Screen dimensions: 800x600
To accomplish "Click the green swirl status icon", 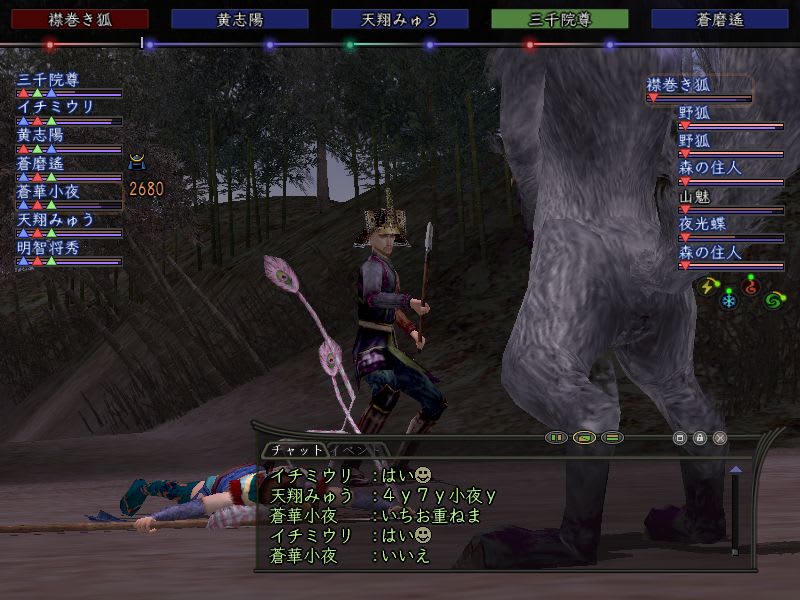I will click(772, 299).
